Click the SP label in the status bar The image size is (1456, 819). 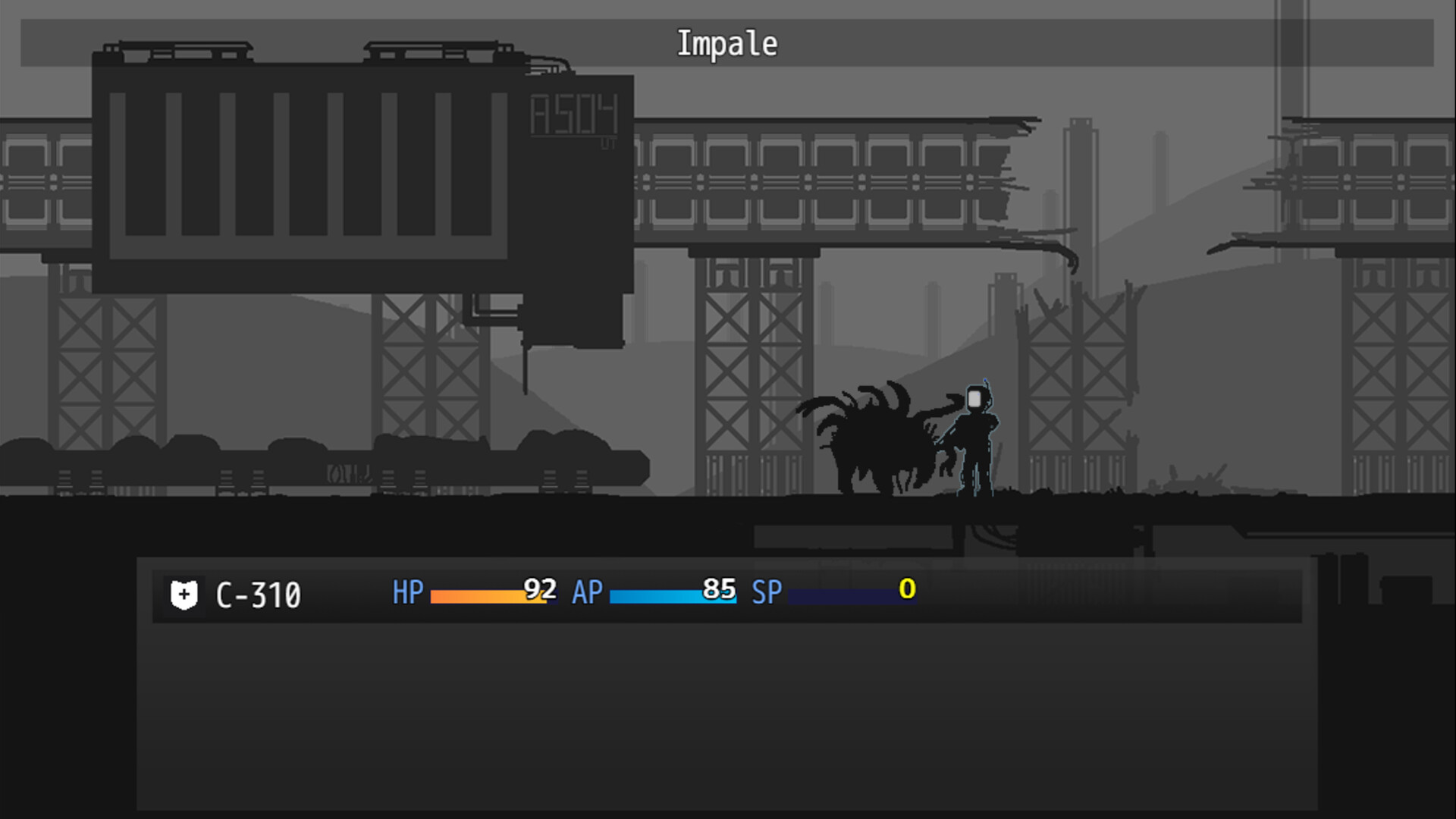767,594
